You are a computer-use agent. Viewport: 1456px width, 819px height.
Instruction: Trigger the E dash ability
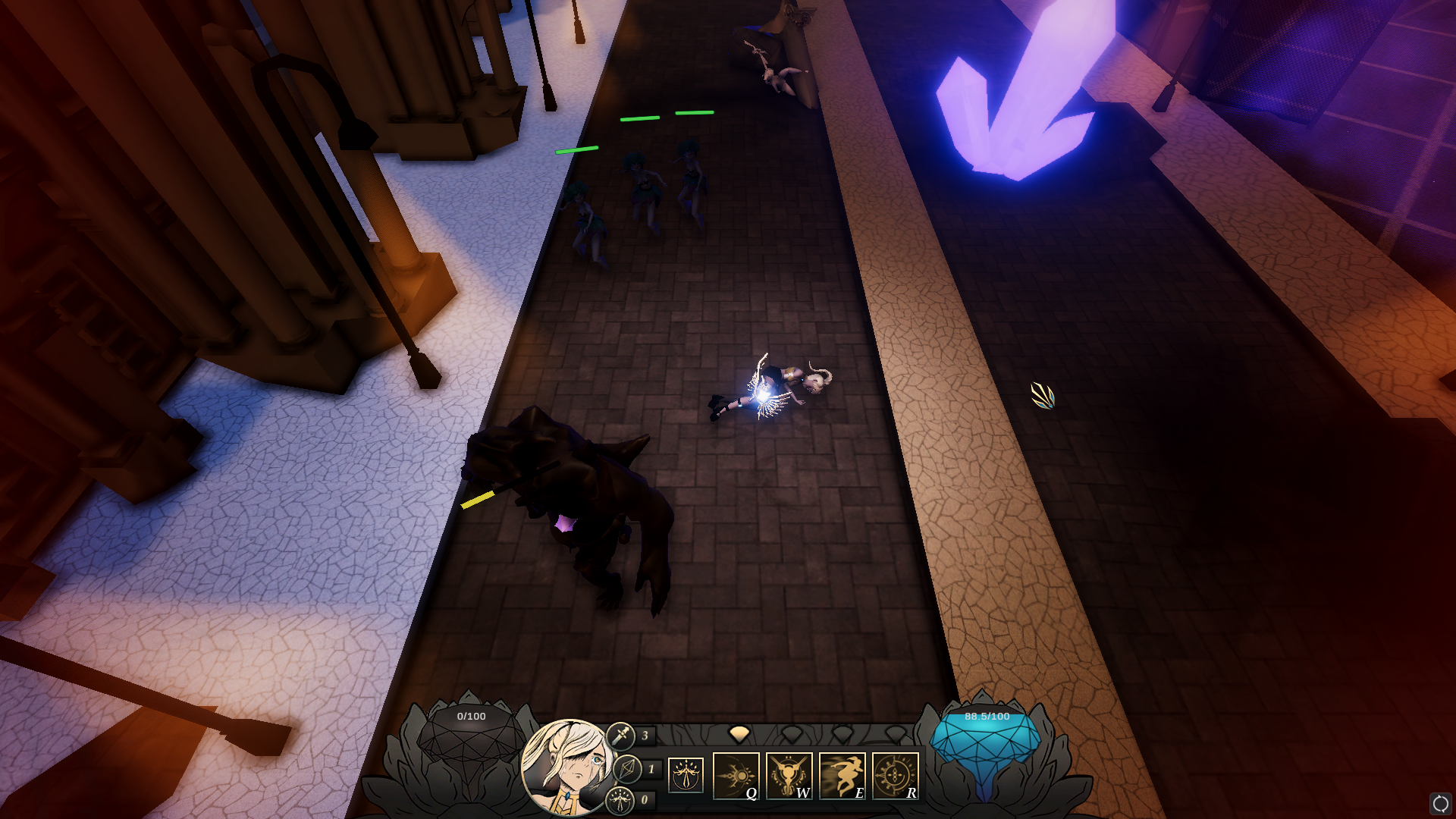(x=842, y=776)
